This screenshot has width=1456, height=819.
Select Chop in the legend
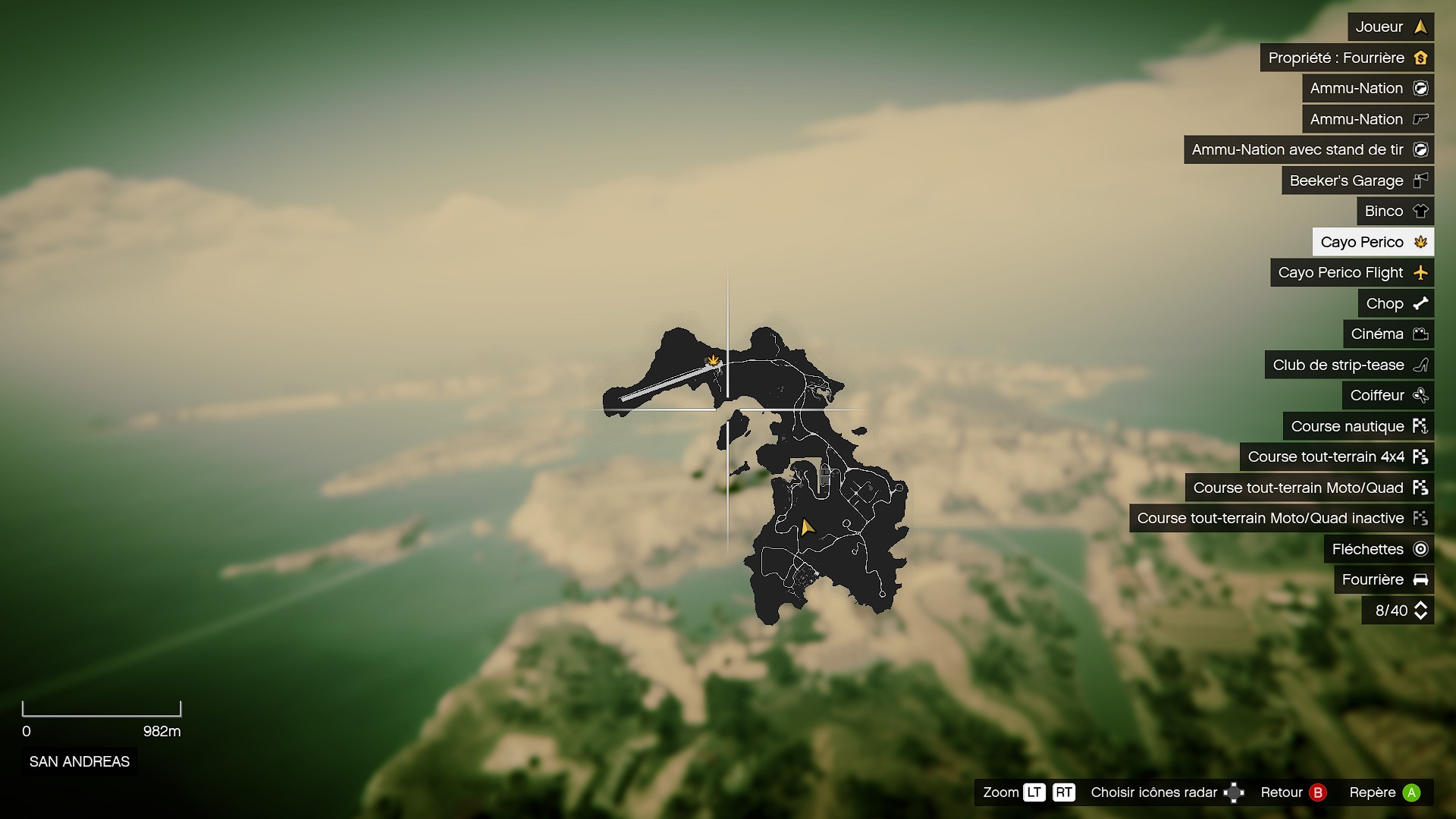1395,303
